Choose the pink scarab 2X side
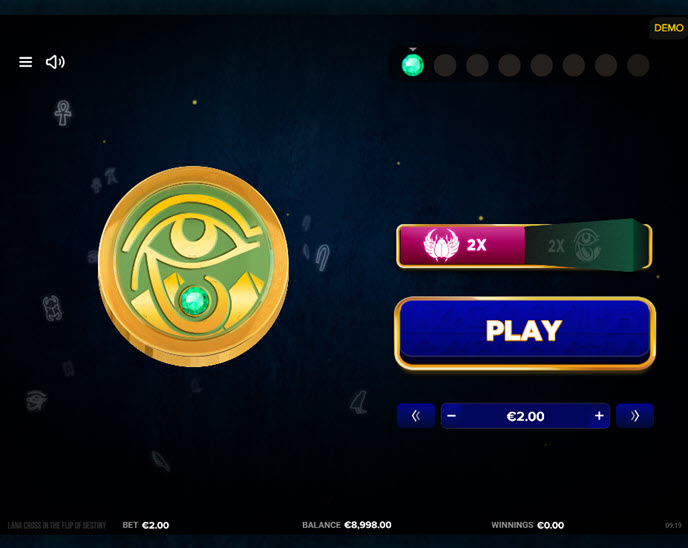This screenshot has width=688, height=548. [460, 245]
